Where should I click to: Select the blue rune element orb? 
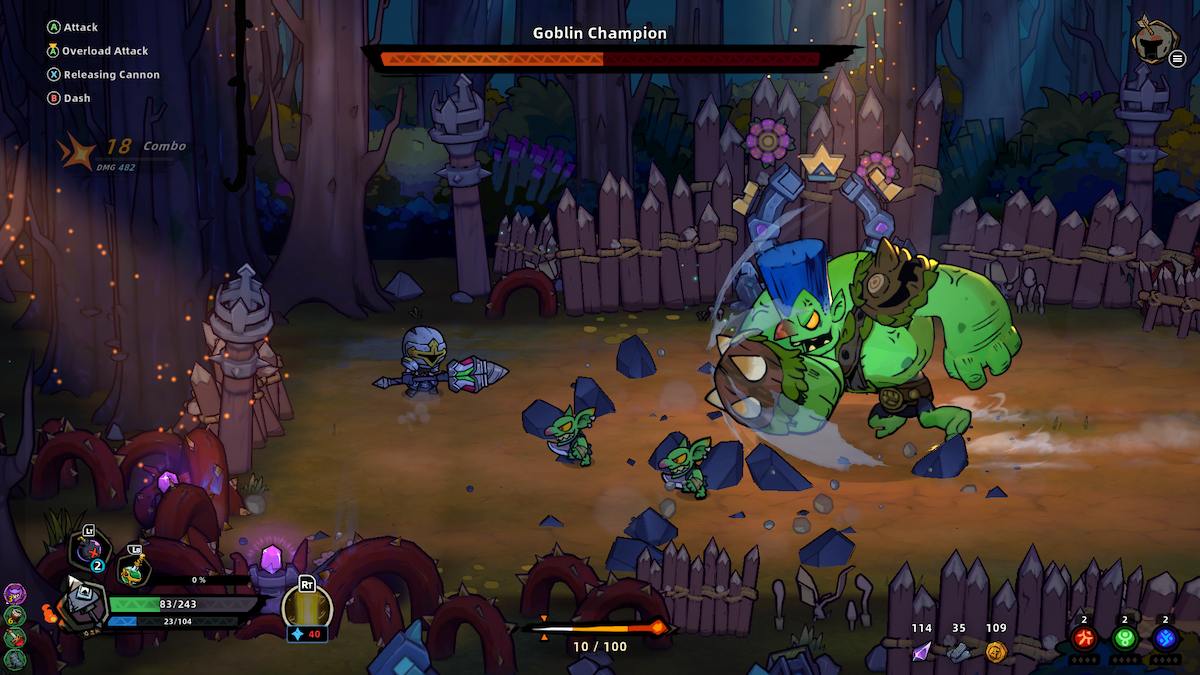[1165, 638]
